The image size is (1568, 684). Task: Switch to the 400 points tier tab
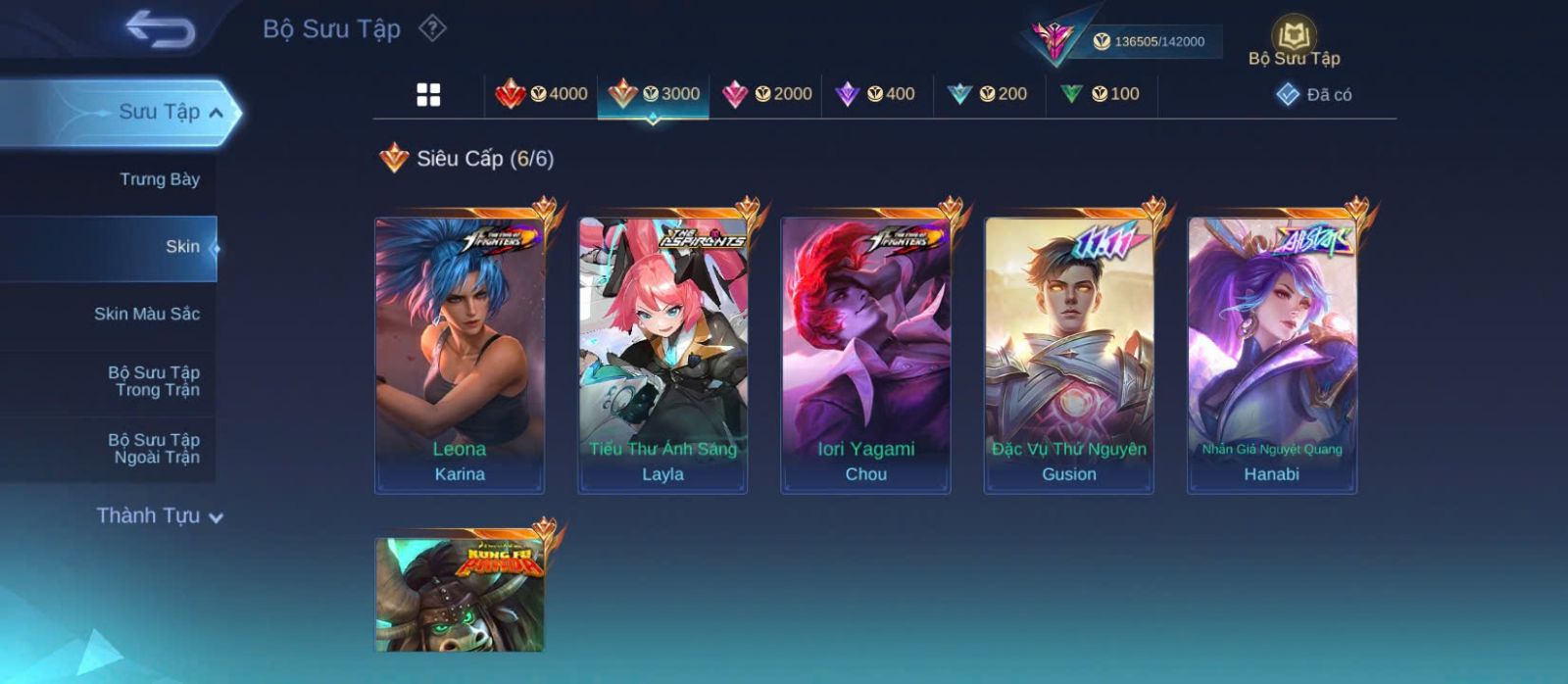pos(875,94)
